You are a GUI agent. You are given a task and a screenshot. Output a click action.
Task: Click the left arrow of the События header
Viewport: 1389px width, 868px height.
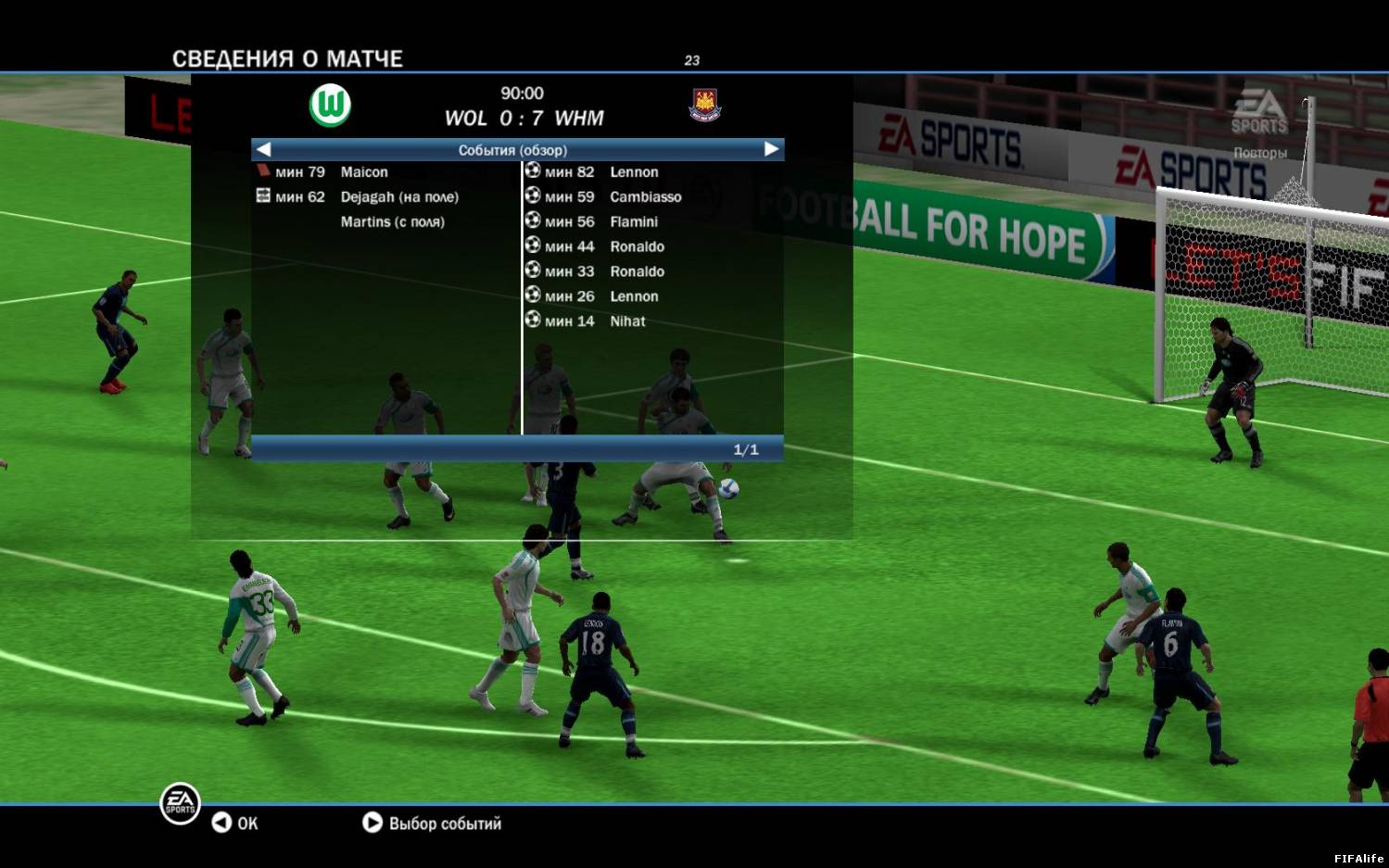264,149
